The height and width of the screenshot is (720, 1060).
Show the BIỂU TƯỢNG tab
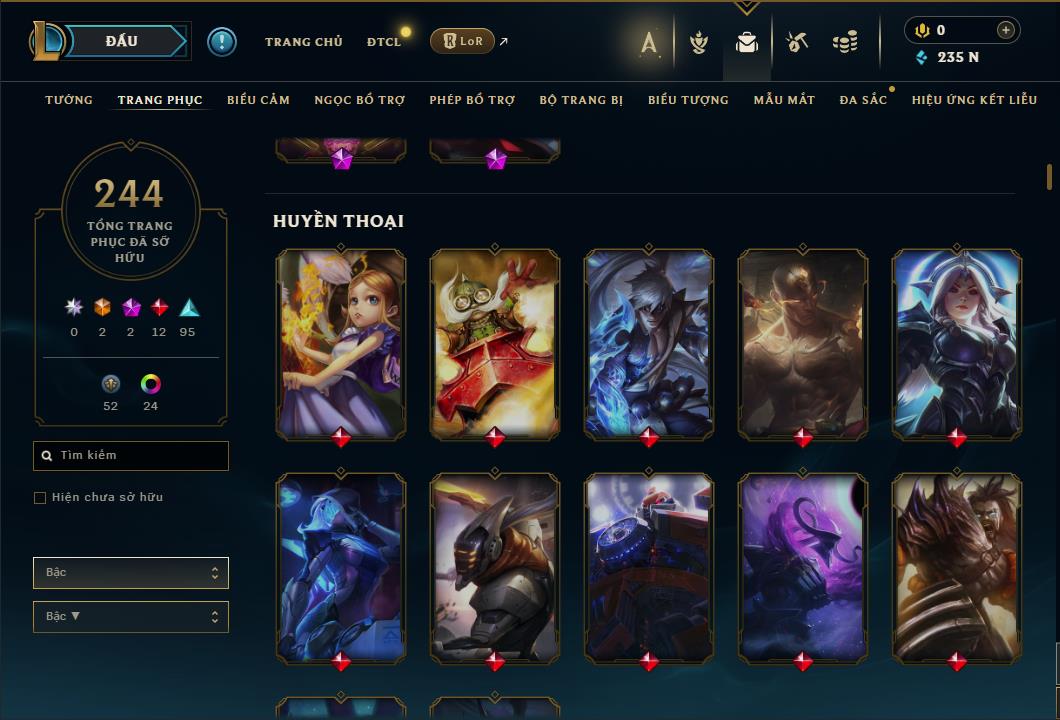(688, 100)
